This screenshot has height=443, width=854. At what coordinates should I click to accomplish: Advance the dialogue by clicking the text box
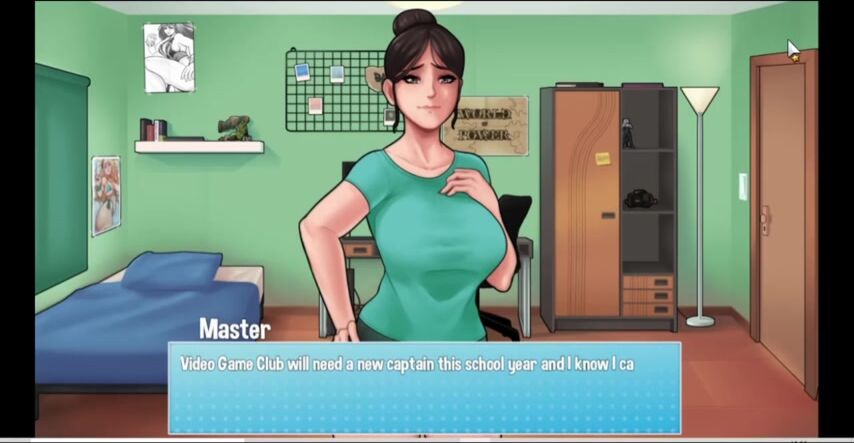coord(424,388)
